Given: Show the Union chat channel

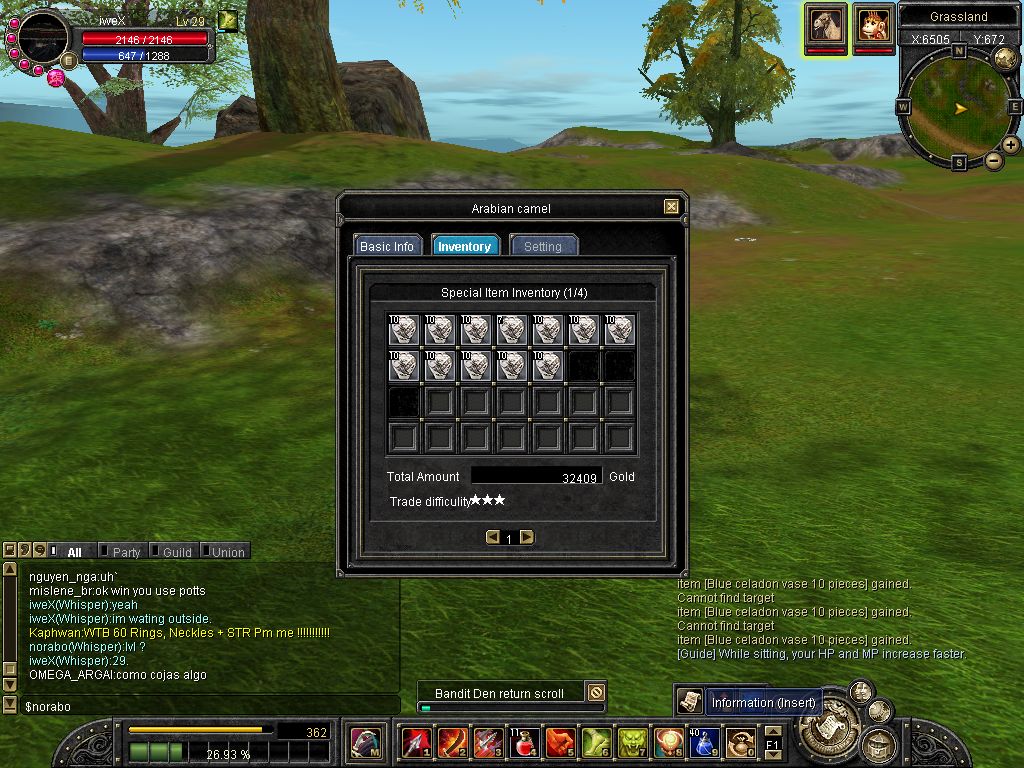Looking at the screenshot, I should [x=227, y=552].
